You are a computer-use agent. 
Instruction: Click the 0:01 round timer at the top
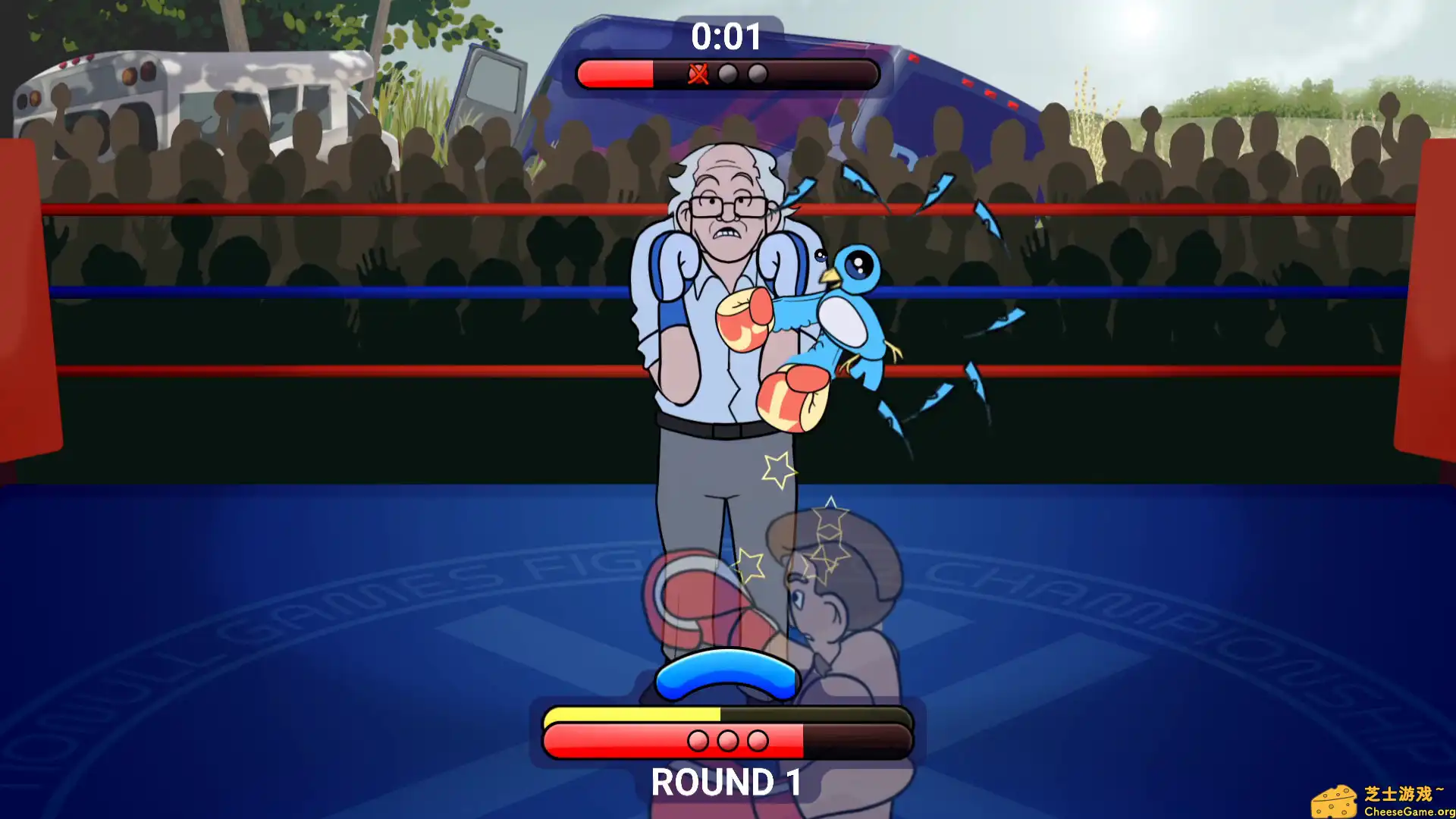pos(726,36)
